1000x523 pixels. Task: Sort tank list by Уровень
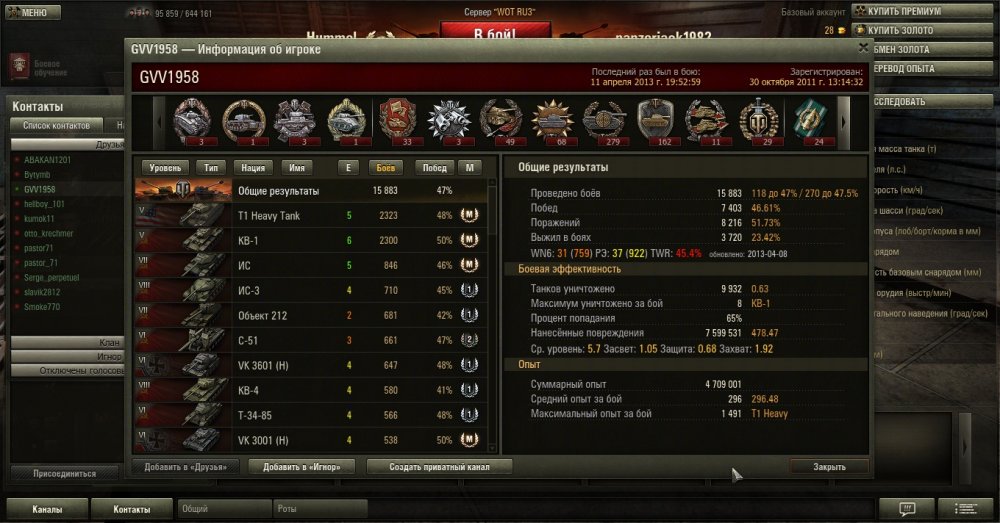click(165, 168)
